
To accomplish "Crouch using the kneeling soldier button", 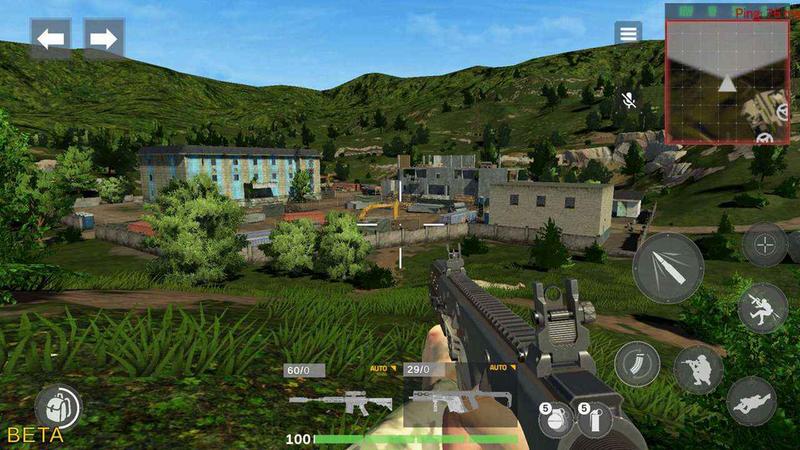I will tap(698, 370).
